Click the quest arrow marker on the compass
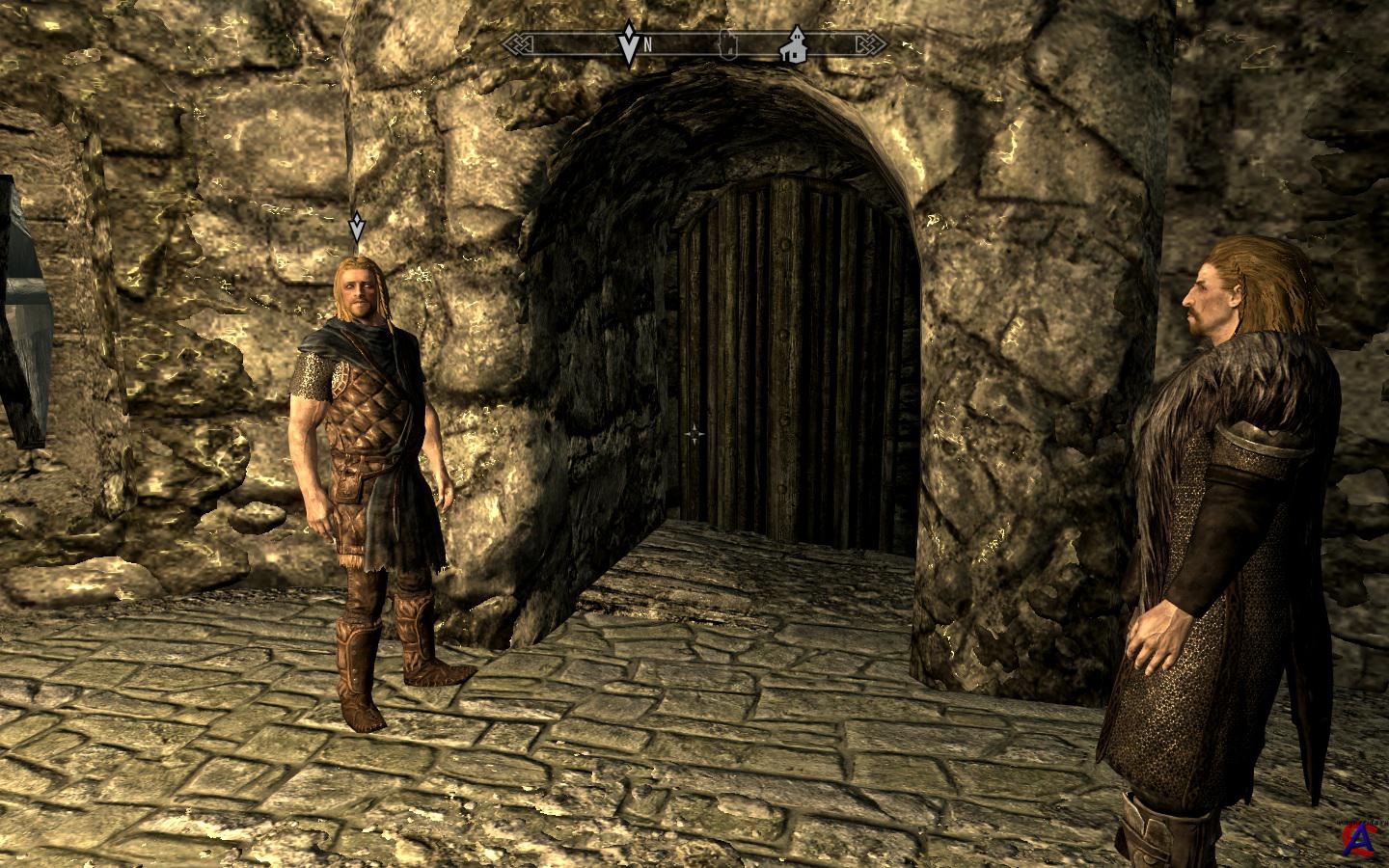Image resolution: width=1389 pixels, height=868 pixels. (x=629, y=43)
